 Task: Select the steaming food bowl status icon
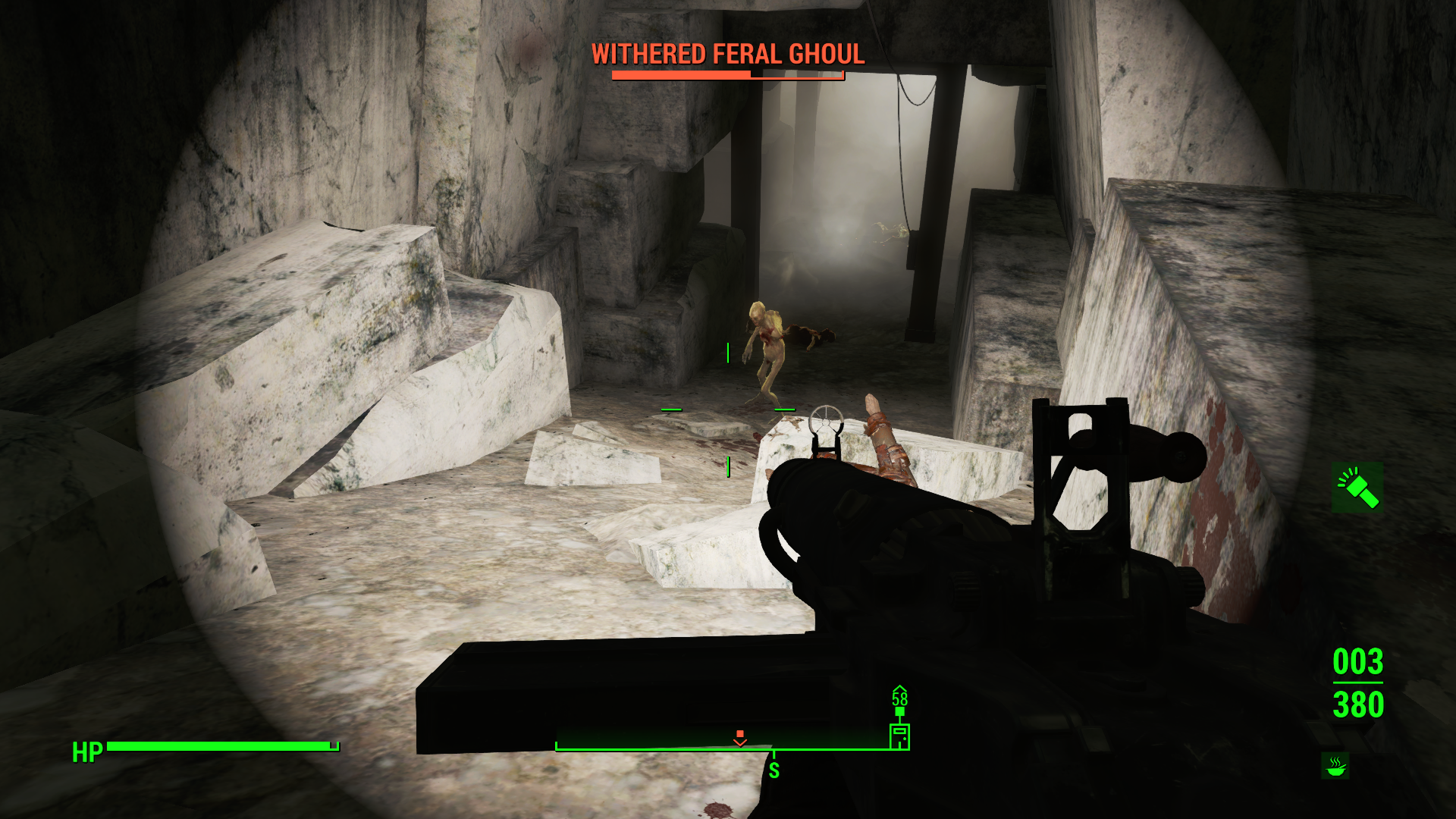click(1335, 766)
